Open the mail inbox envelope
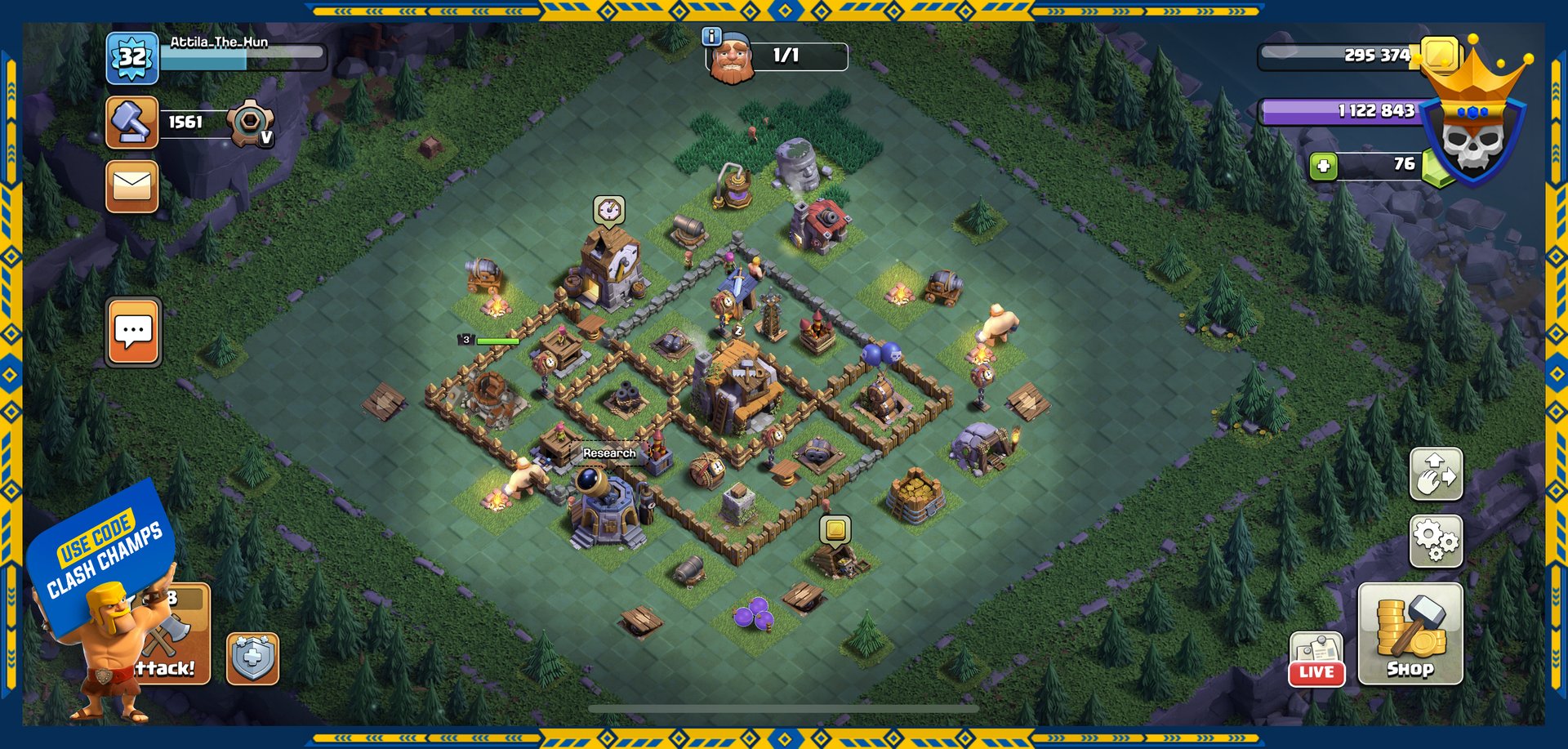 point(131,186)
